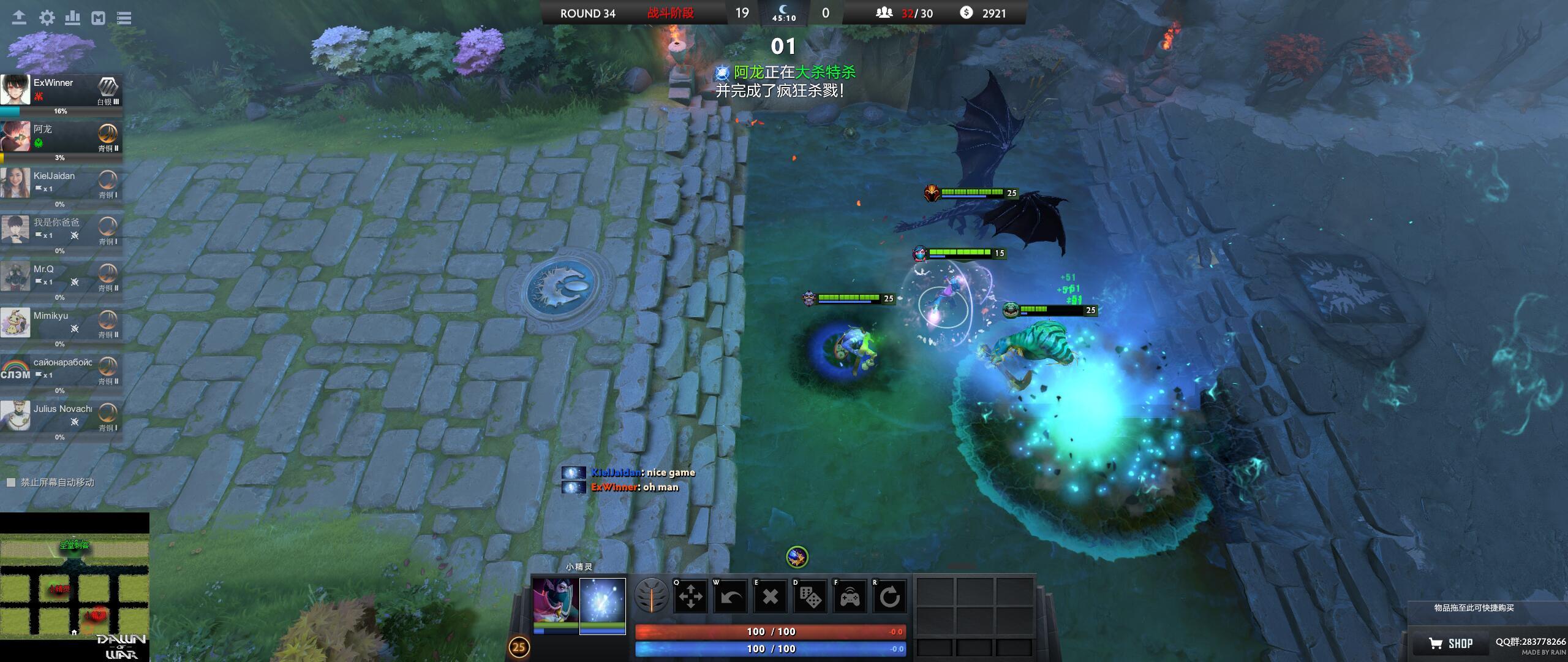Use the dice reroll ability
Screen dimensions: 1568x662
(810, 596)
